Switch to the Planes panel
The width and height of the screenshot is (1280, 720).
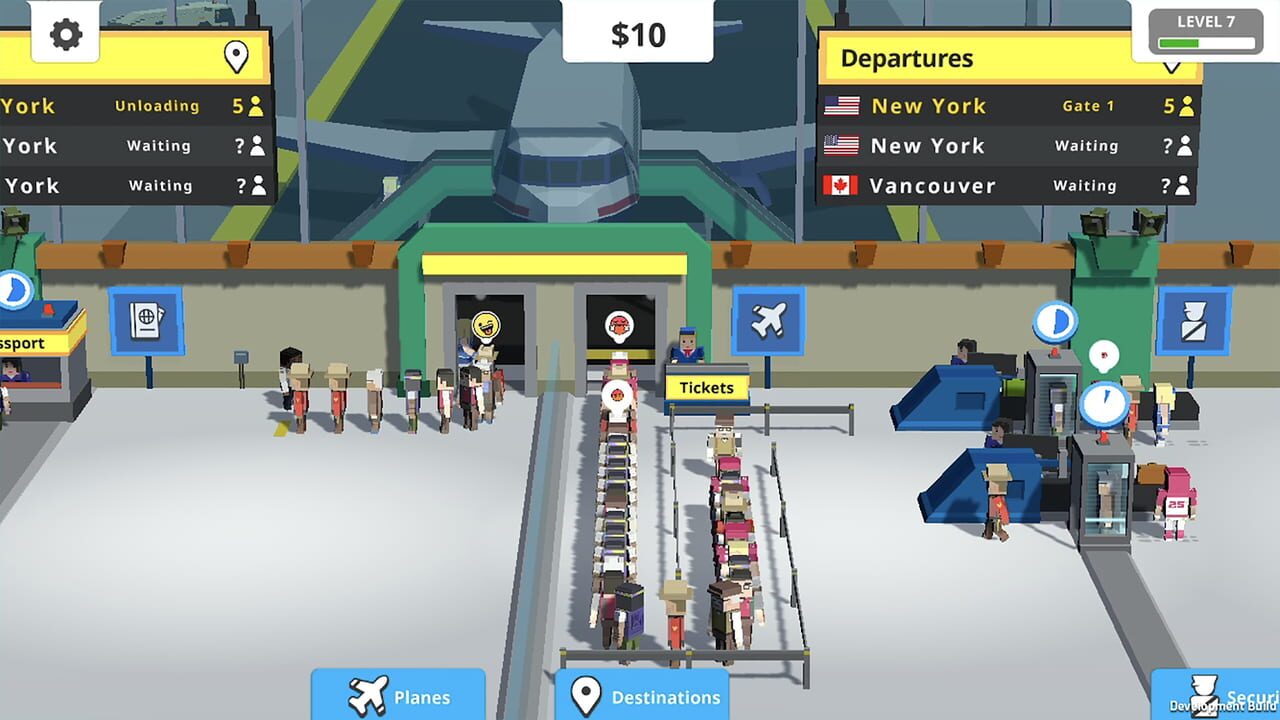398,697
